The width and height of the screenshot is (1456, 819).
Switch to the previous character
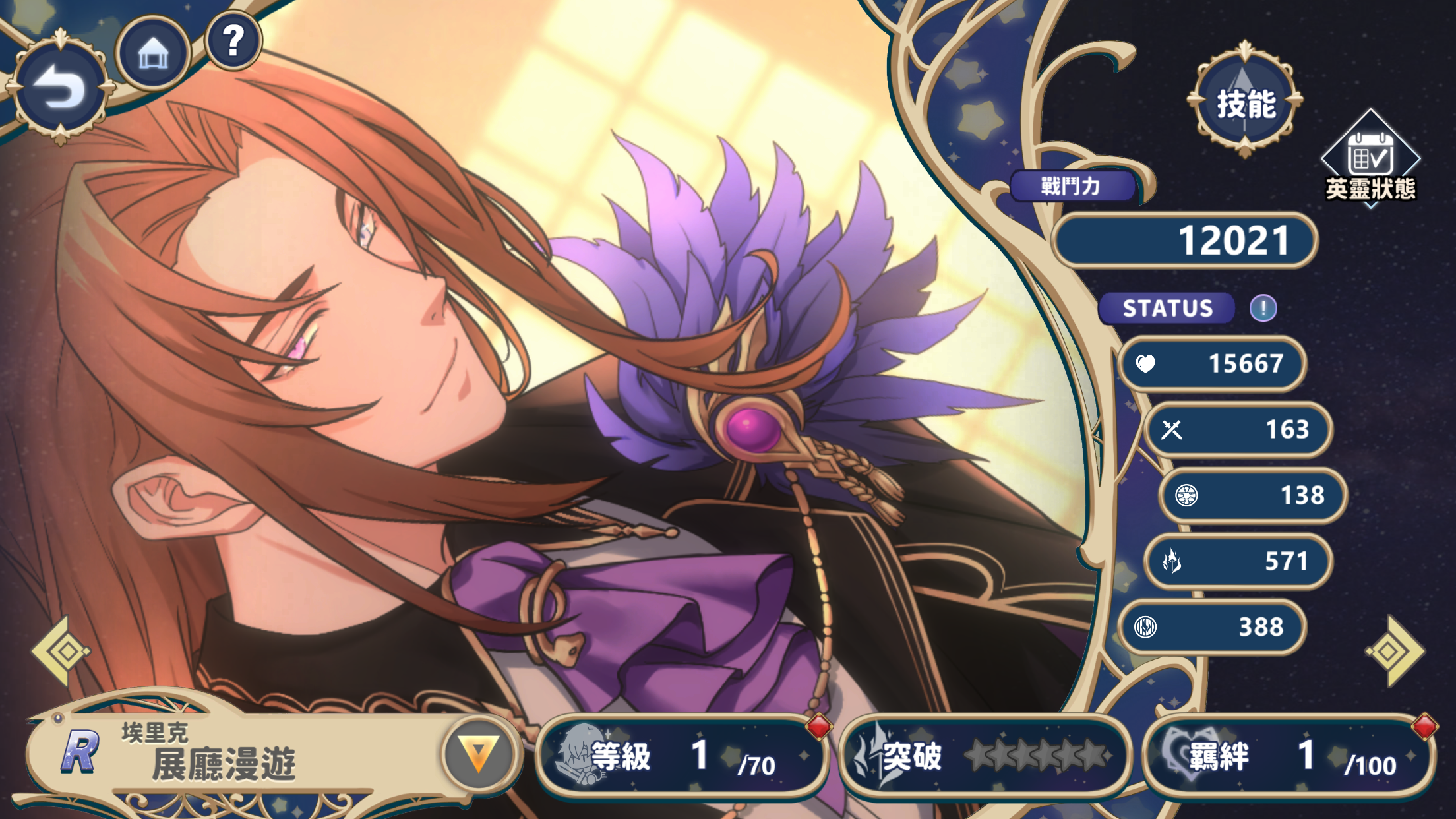(61, 652)
